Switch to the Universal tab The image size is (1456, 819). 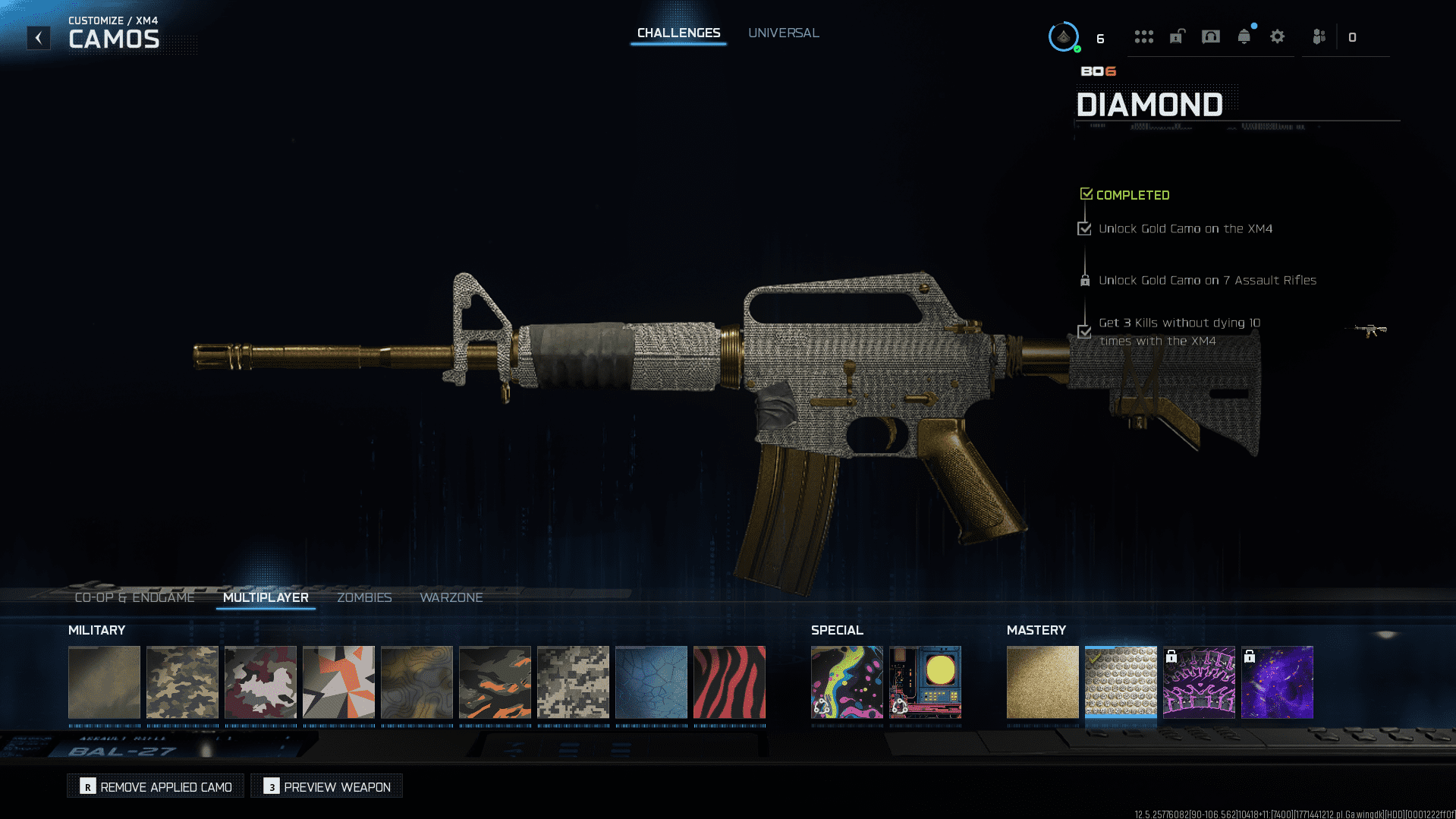point(783,33)
